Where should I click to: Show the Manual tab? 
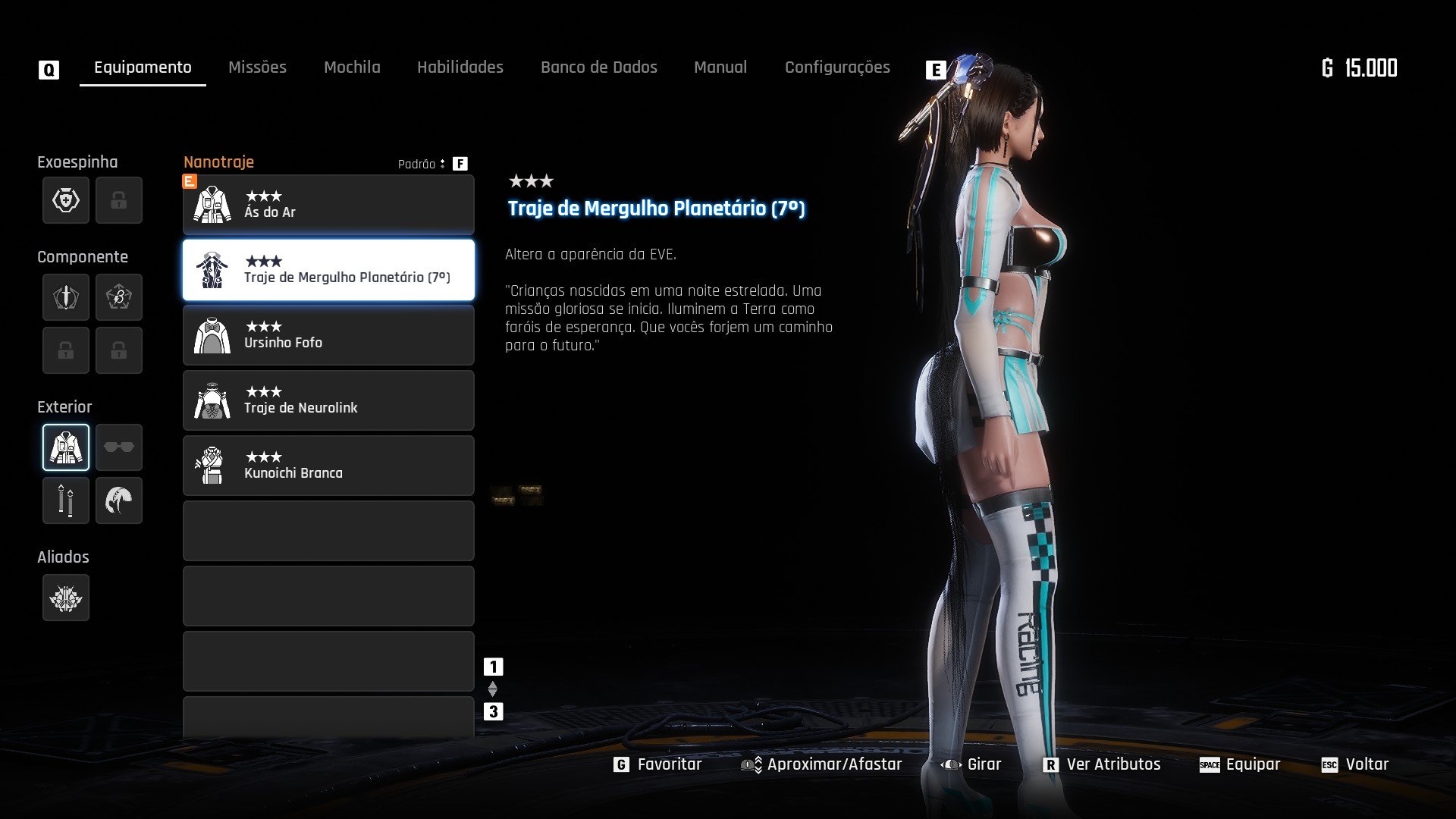pos(720,67)
